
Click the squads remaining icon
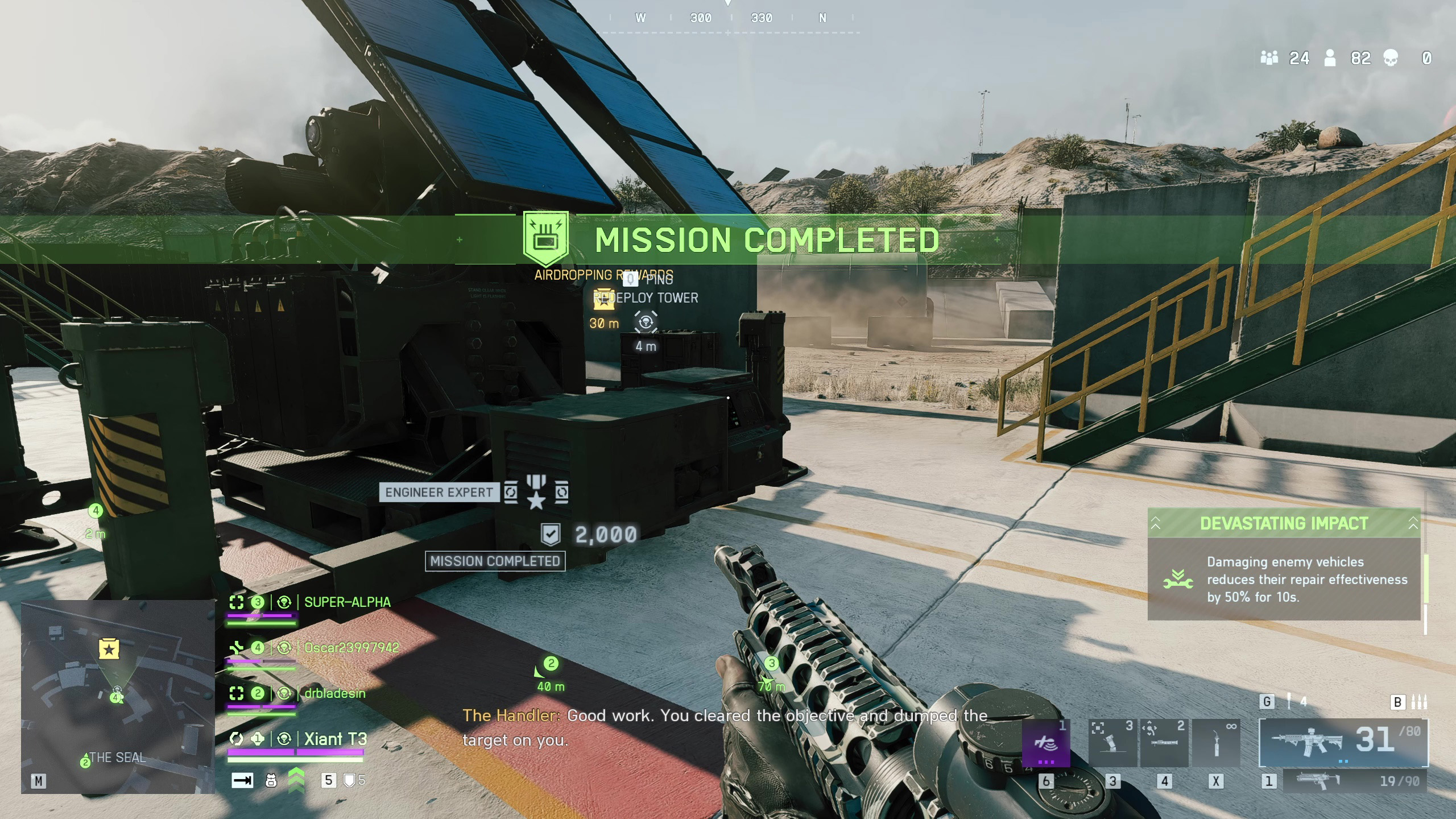(x=1269, y=58)
